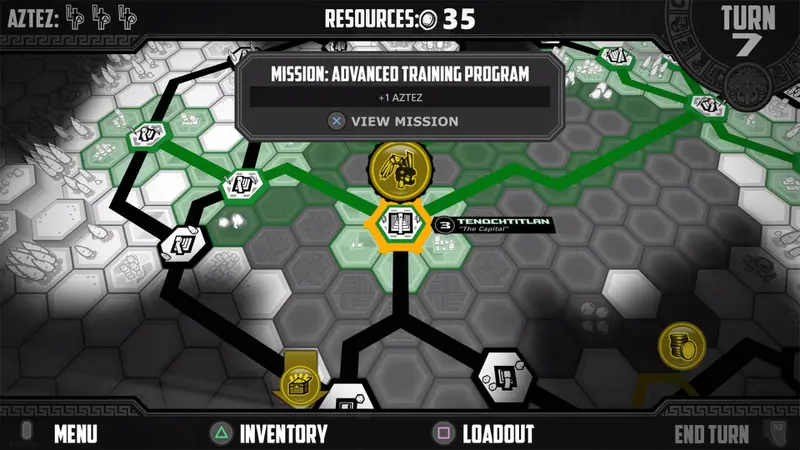The width and height of the screenshot is (800, 450).
Task: Open the Loadout screen
Action: tap(497, 434)
